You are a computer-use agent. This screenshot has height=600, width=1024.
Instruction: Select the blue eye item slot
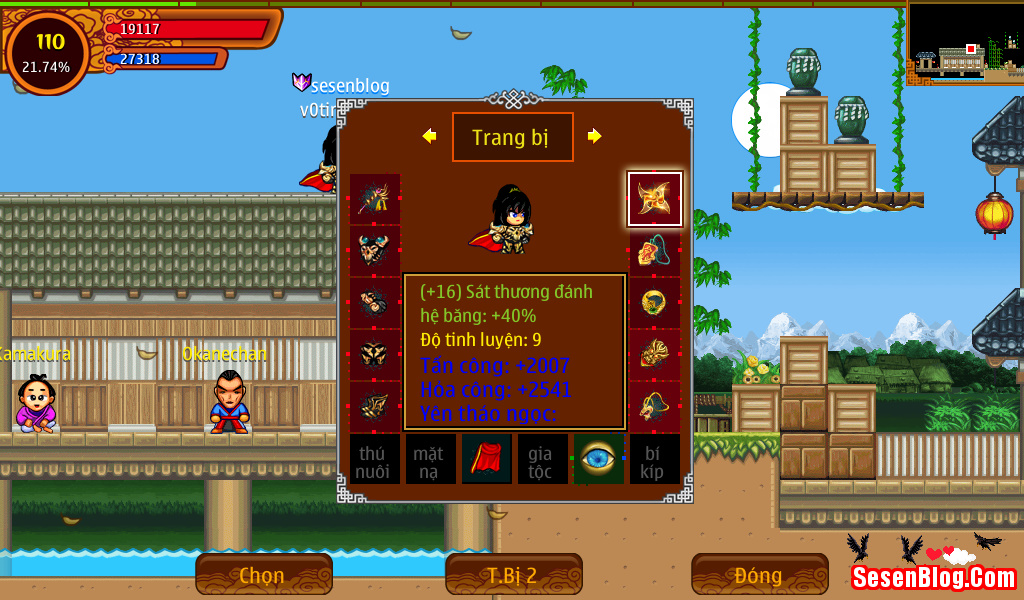pos(599,459)
